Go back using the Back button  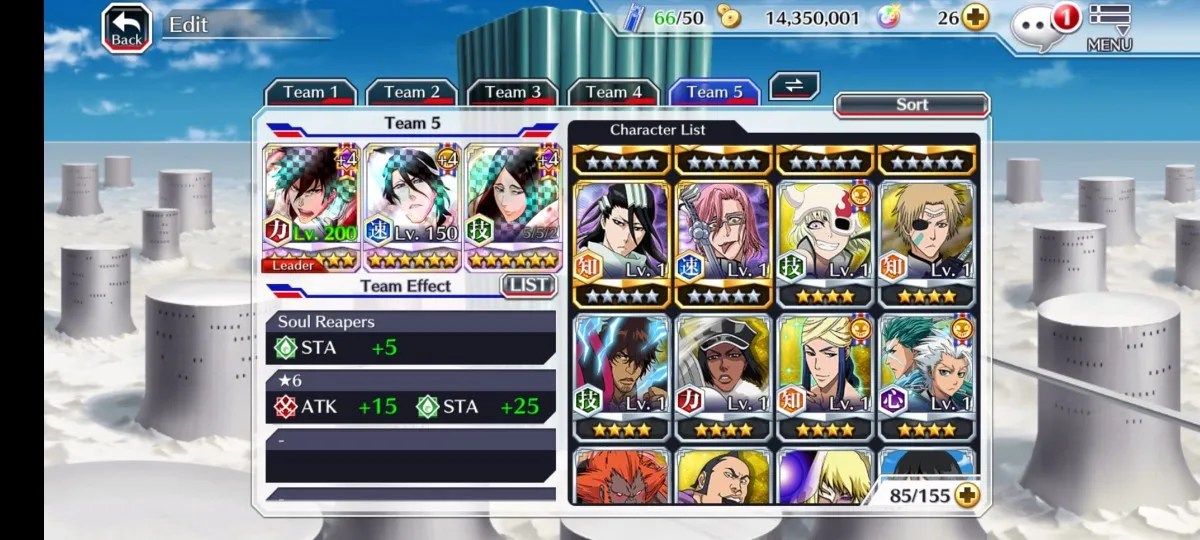point(127,29)
